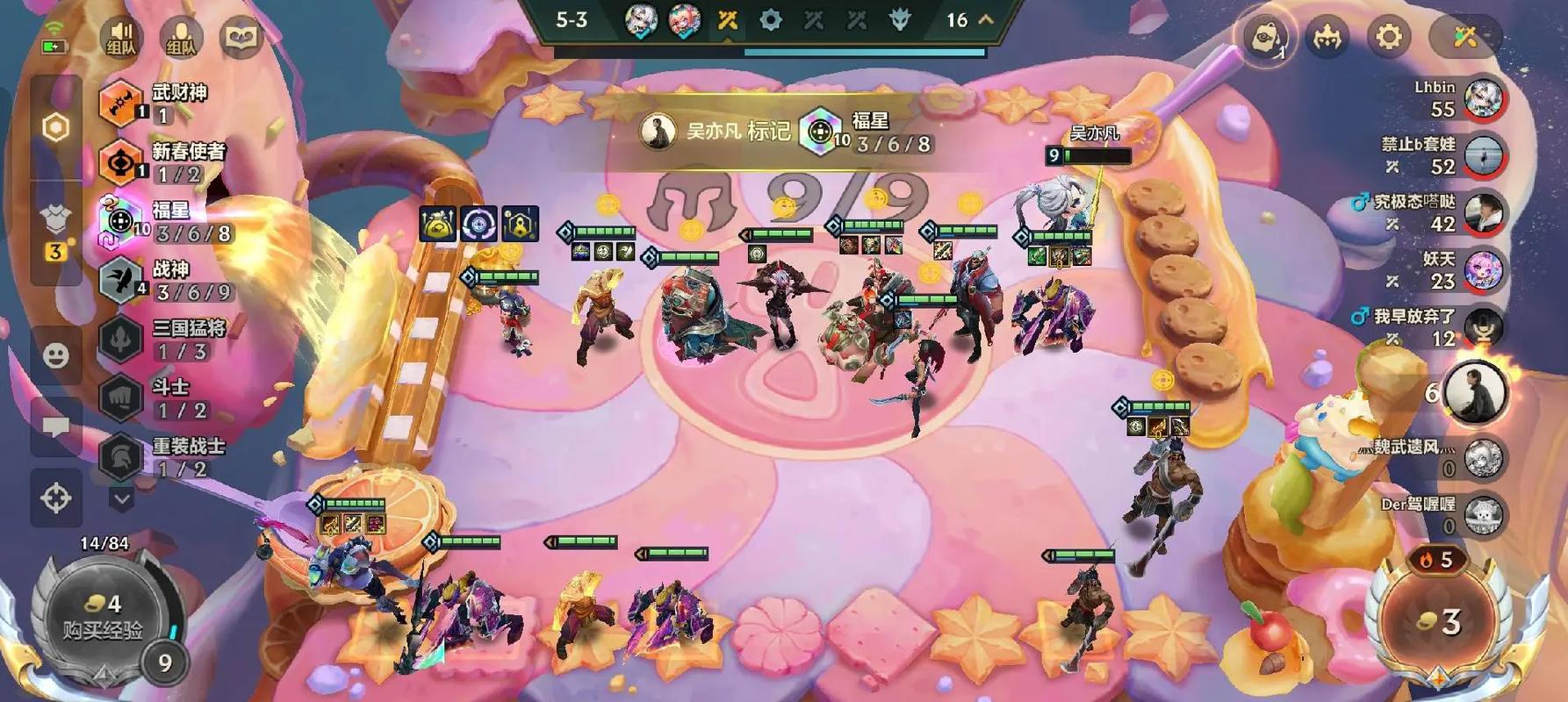1568x702 pixels.
Task: Click the crosshair recenter button
Action: (56, 498)
